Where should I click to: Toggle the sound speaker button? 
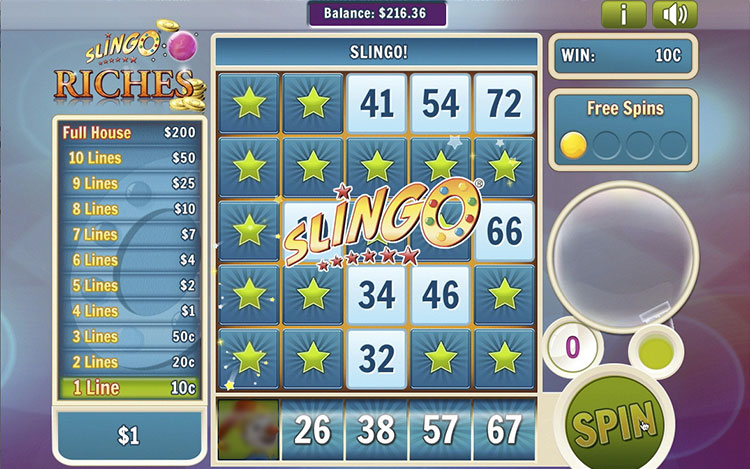point(675,15)
